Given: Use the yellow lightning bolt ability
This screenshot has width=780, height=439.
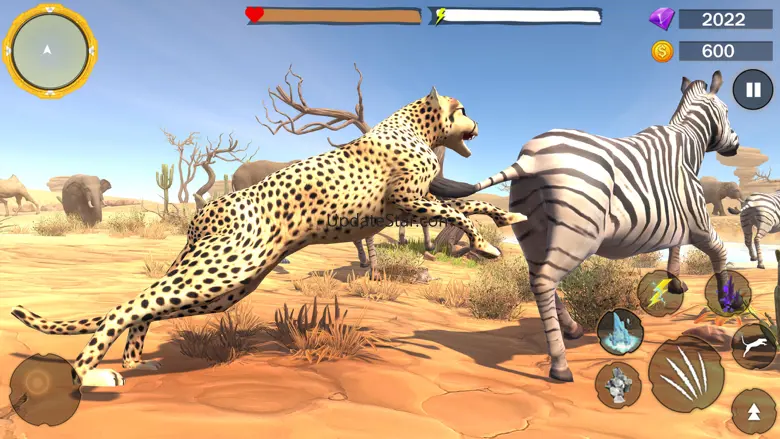Looking at the screenshot, I should pos(660,293).
